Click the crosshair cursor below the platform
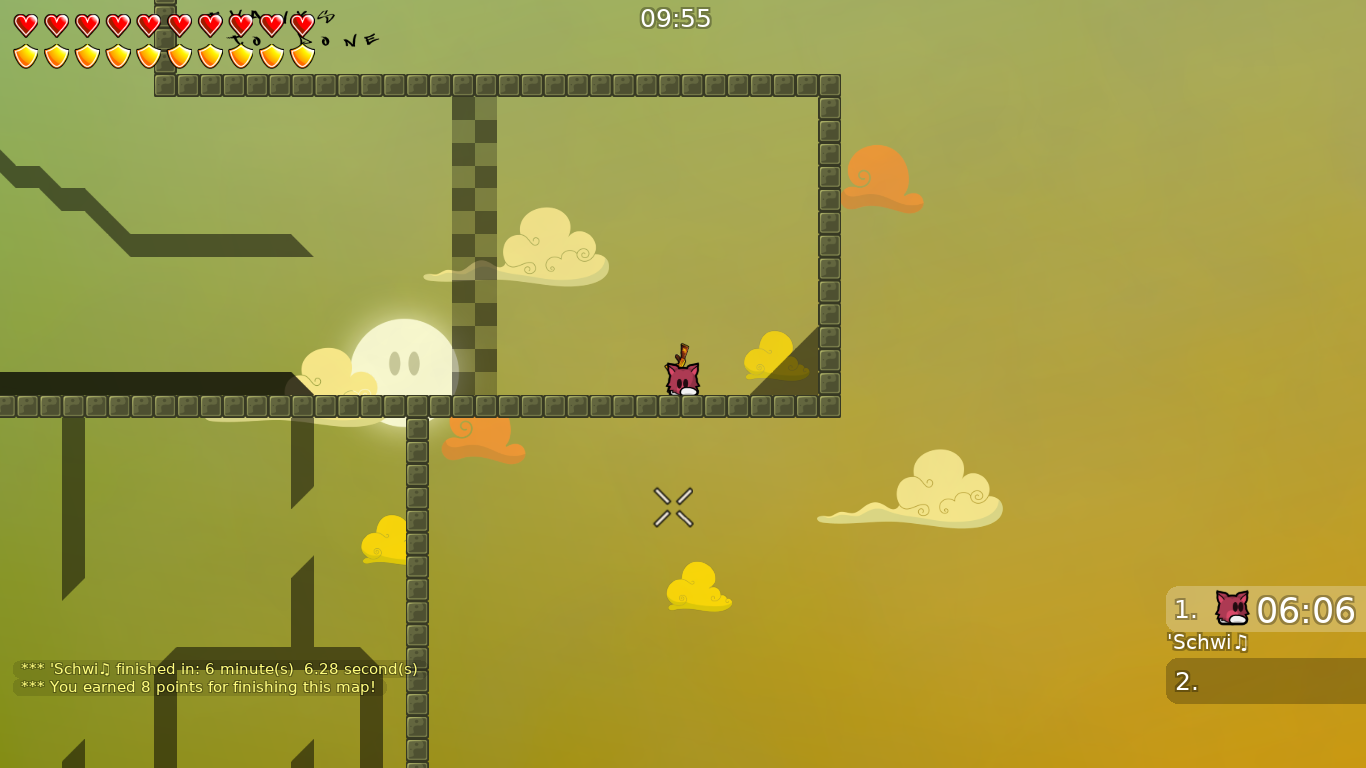This screenshot has height=768, width=1366. point(673,506)
